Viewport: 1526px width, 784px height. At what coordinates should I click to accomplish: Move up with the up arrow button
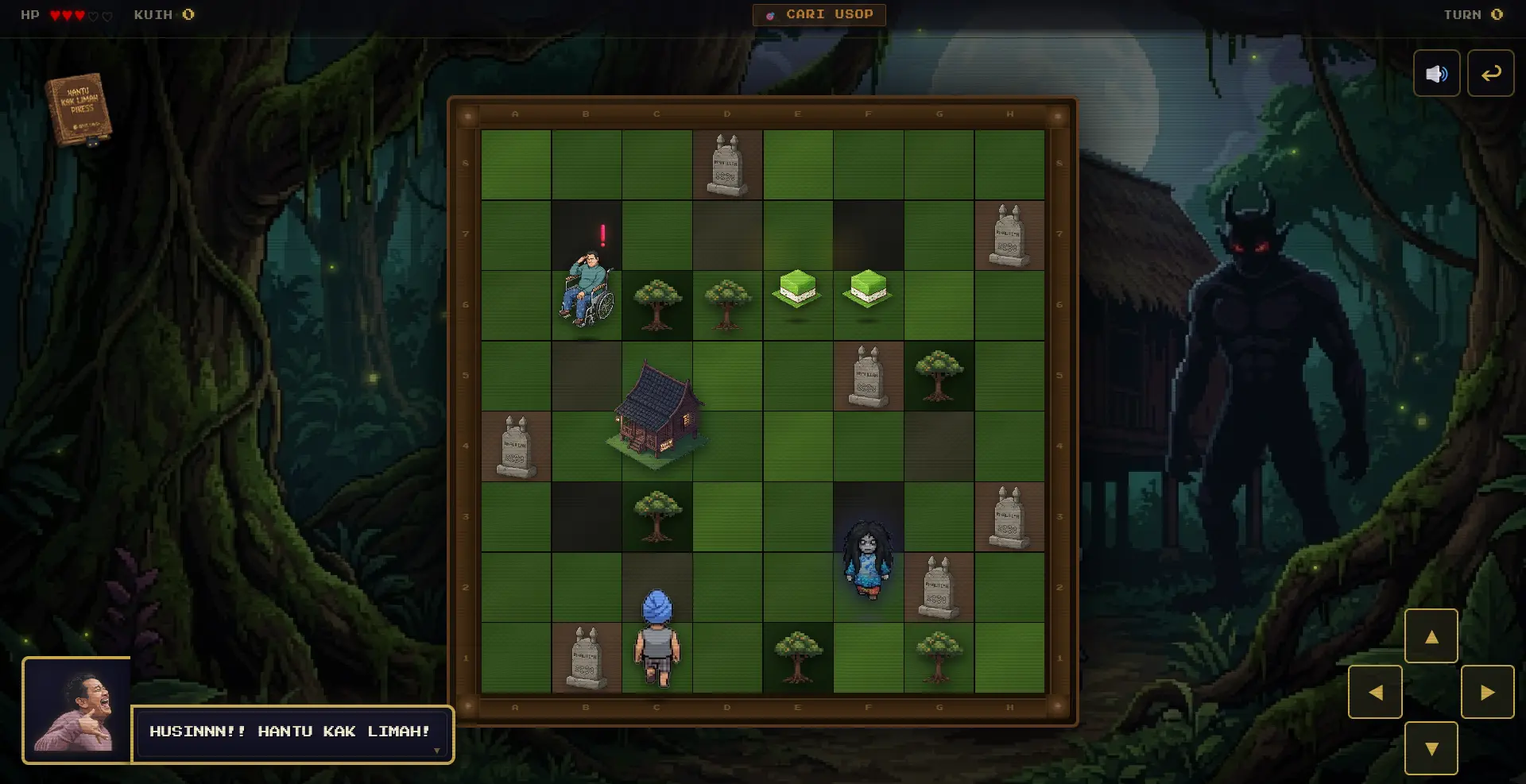[1431, 636]
